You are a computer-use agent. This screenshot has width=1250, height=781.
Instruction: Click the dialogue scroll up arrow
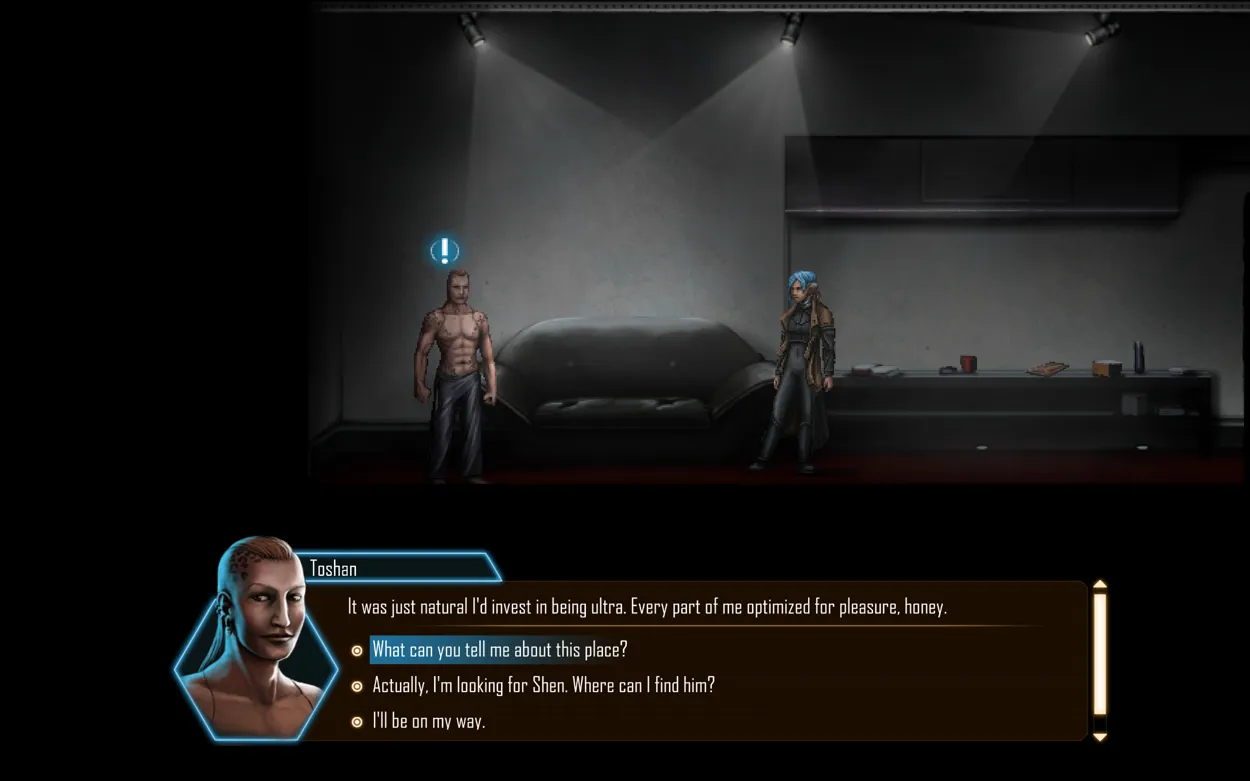click(1099, 585)
